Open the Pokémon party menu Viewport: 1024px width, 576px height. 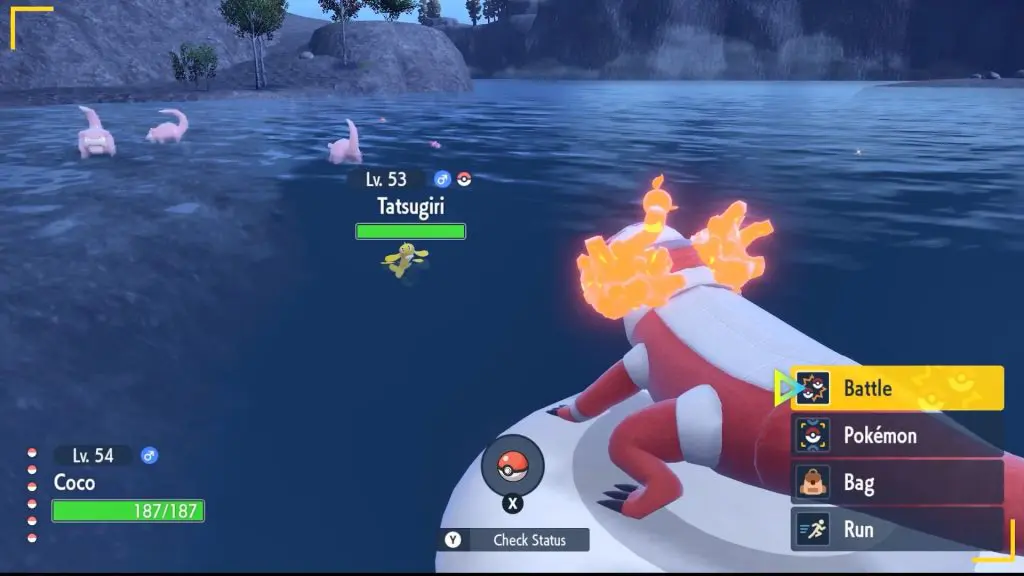897,436
